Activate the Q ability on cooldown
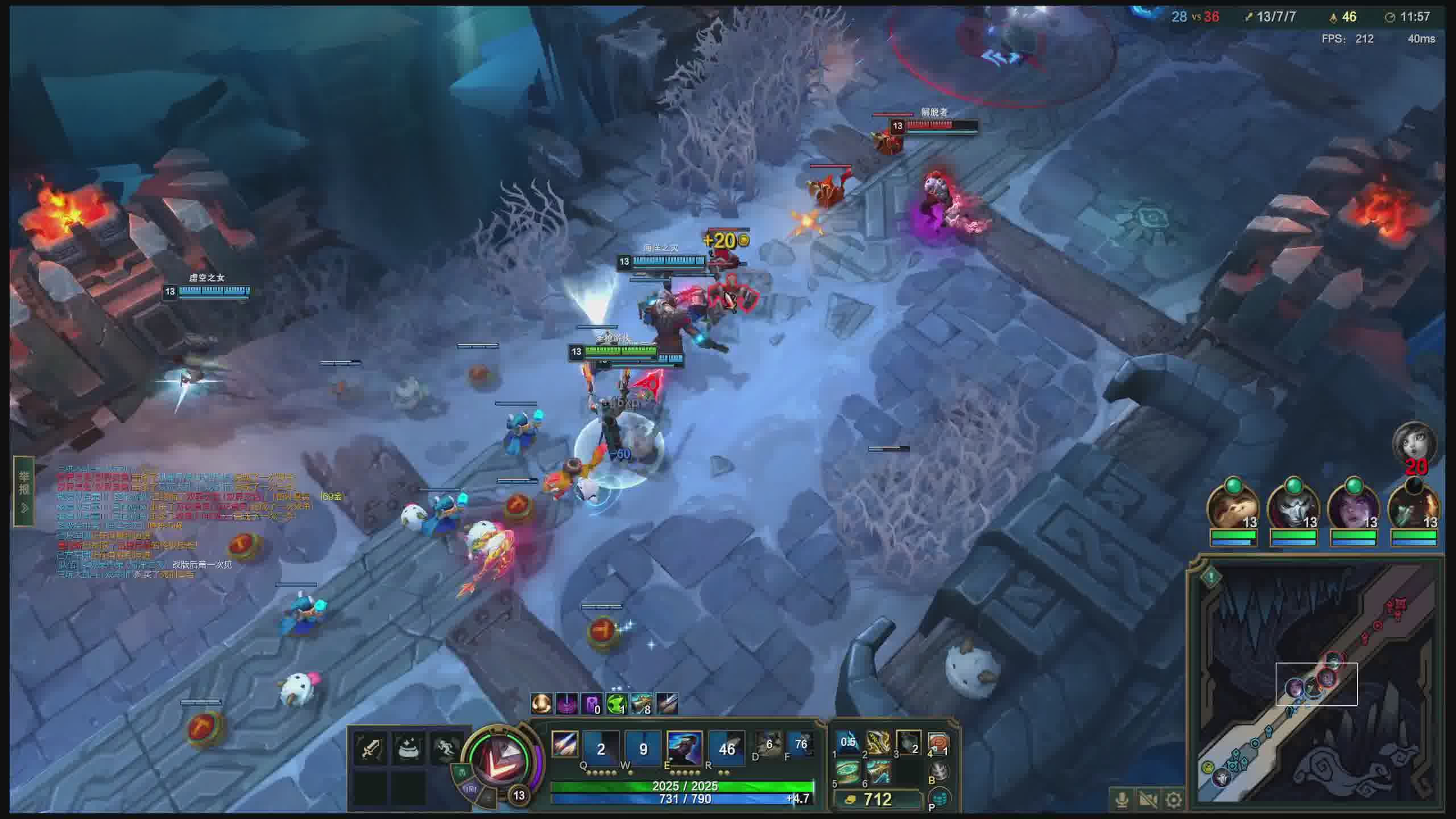The image size is (1456, 819). coord(601,748)
